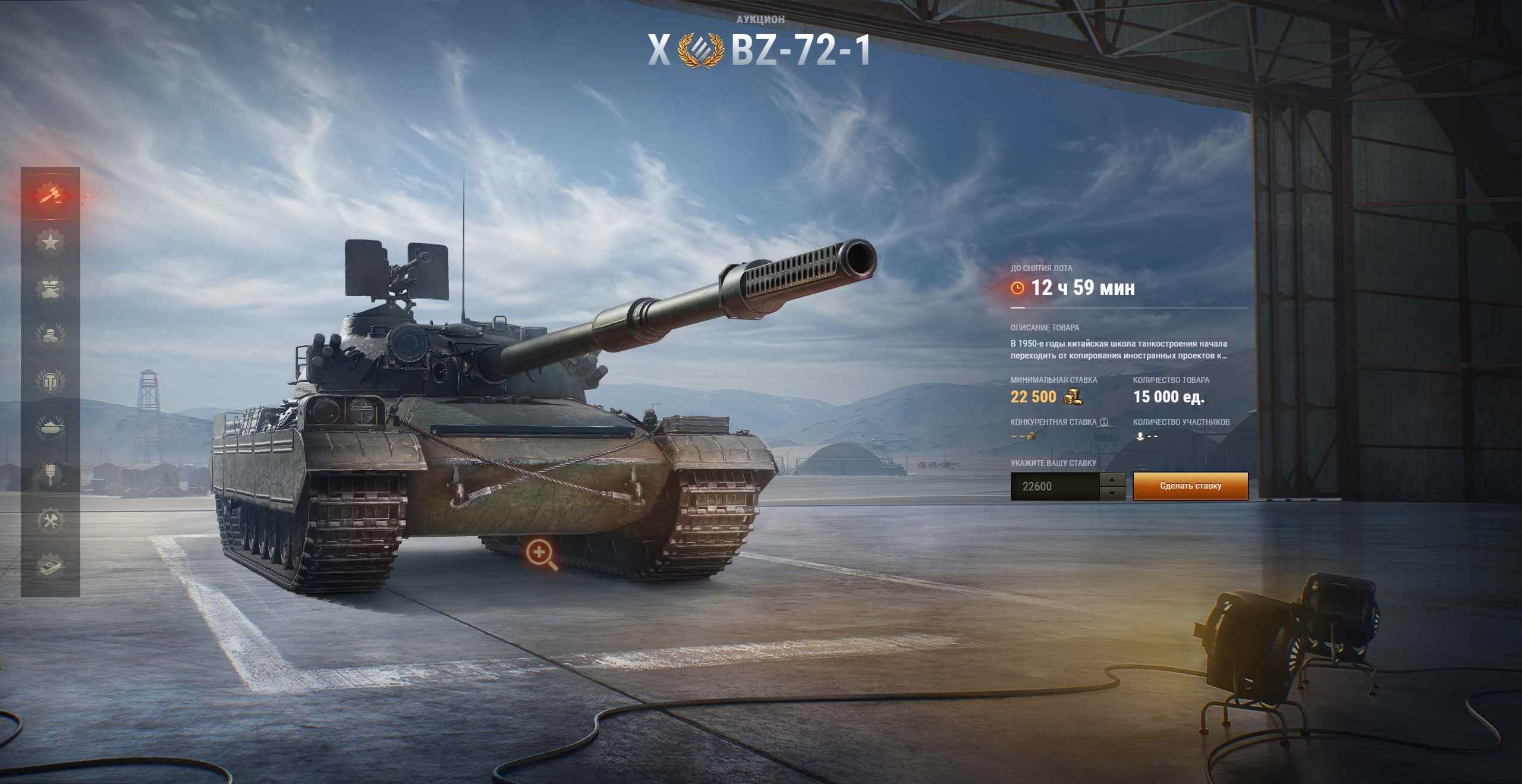Open the banknotes stack sidebar category
Image resolution: width=1522 pixels, height=784 pixels.
(50, 566)
